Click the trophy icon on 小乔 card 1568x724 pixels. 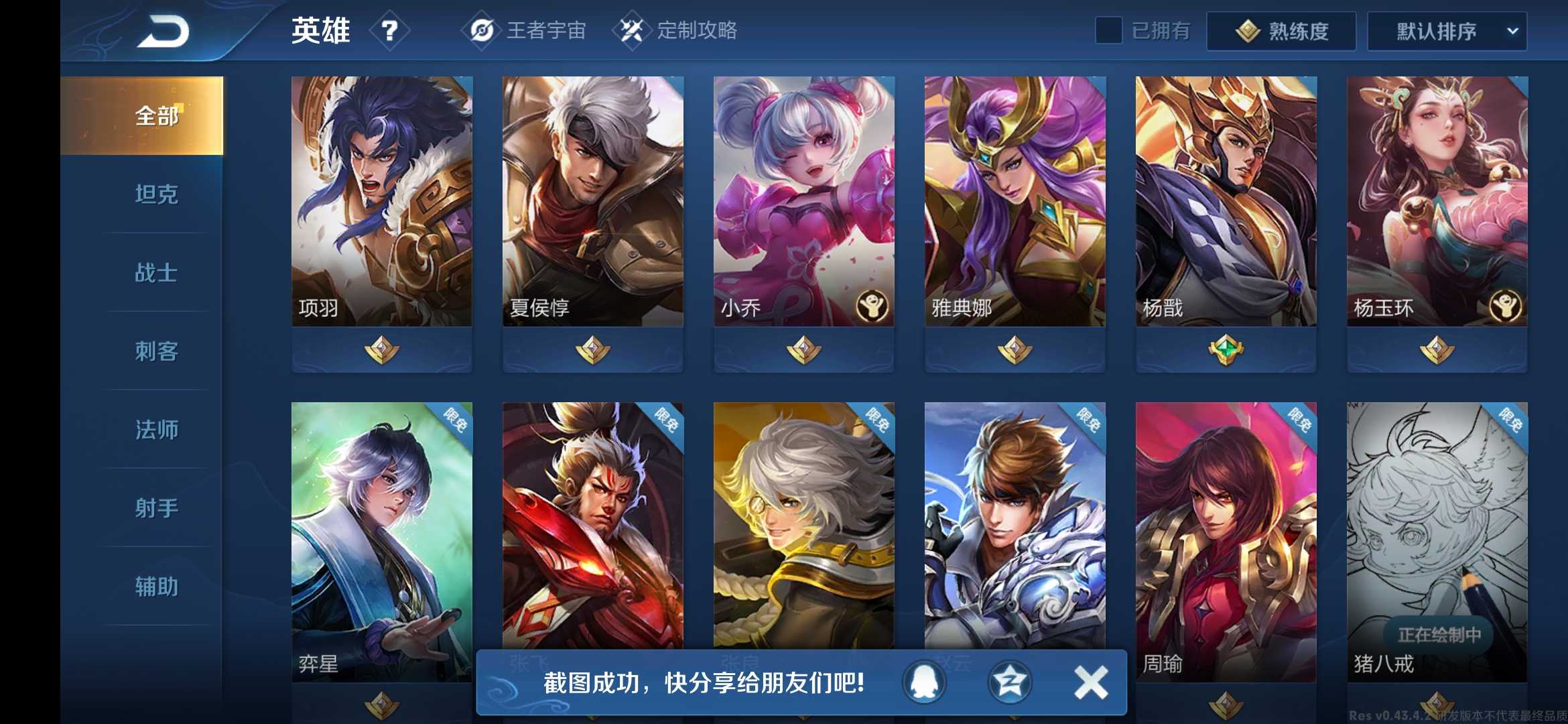coord(871,304)
